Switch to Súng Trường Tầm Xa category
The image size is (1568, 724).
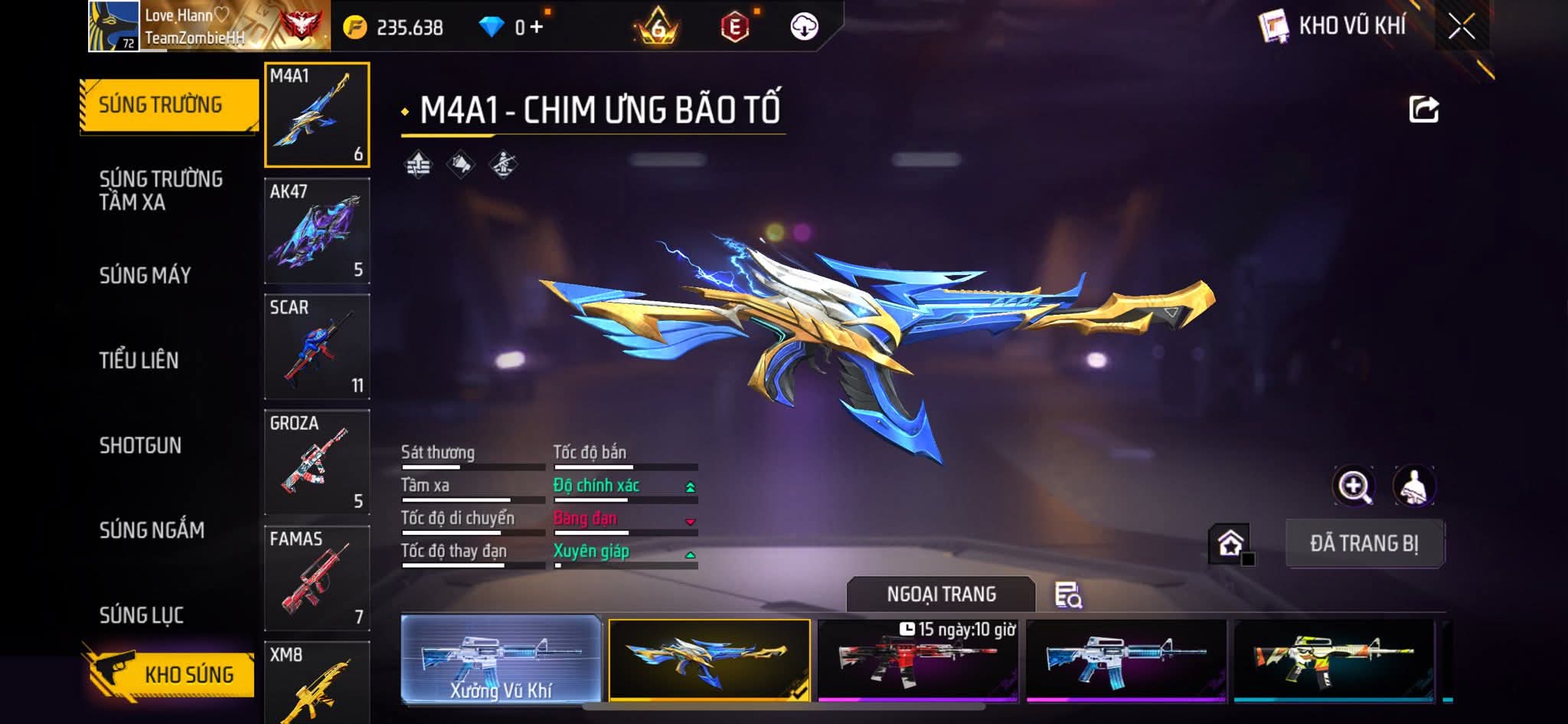click(161, 190)
